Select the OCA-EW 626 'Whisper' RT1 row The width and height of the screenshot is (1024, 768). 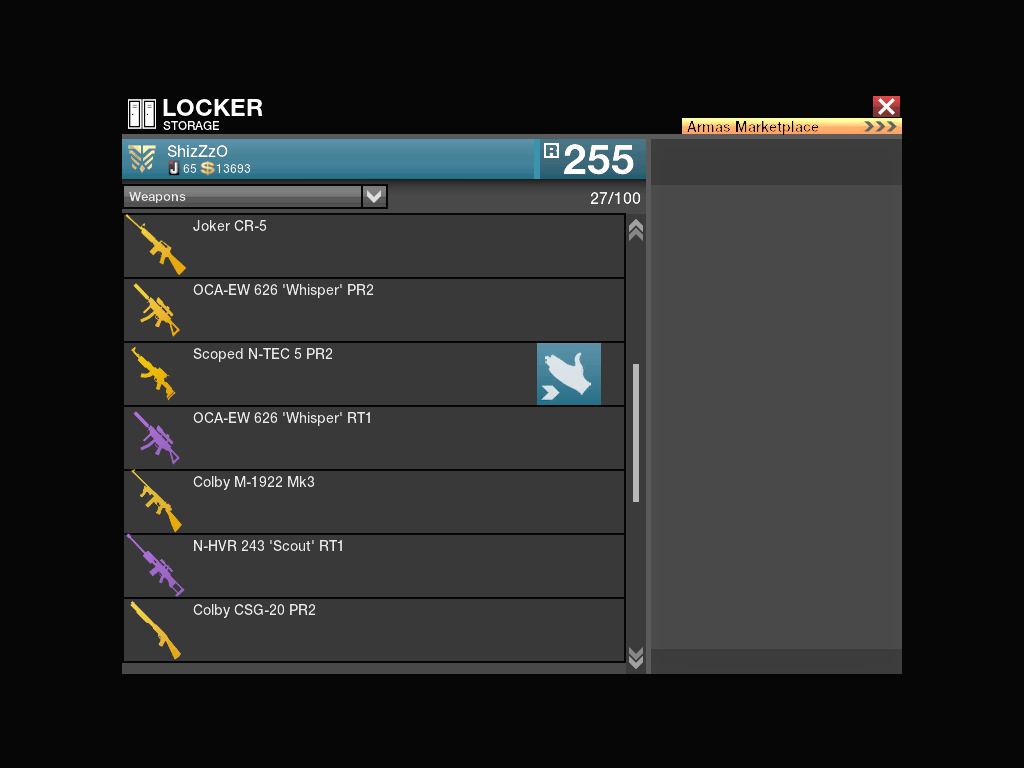(x=374, y=438)
